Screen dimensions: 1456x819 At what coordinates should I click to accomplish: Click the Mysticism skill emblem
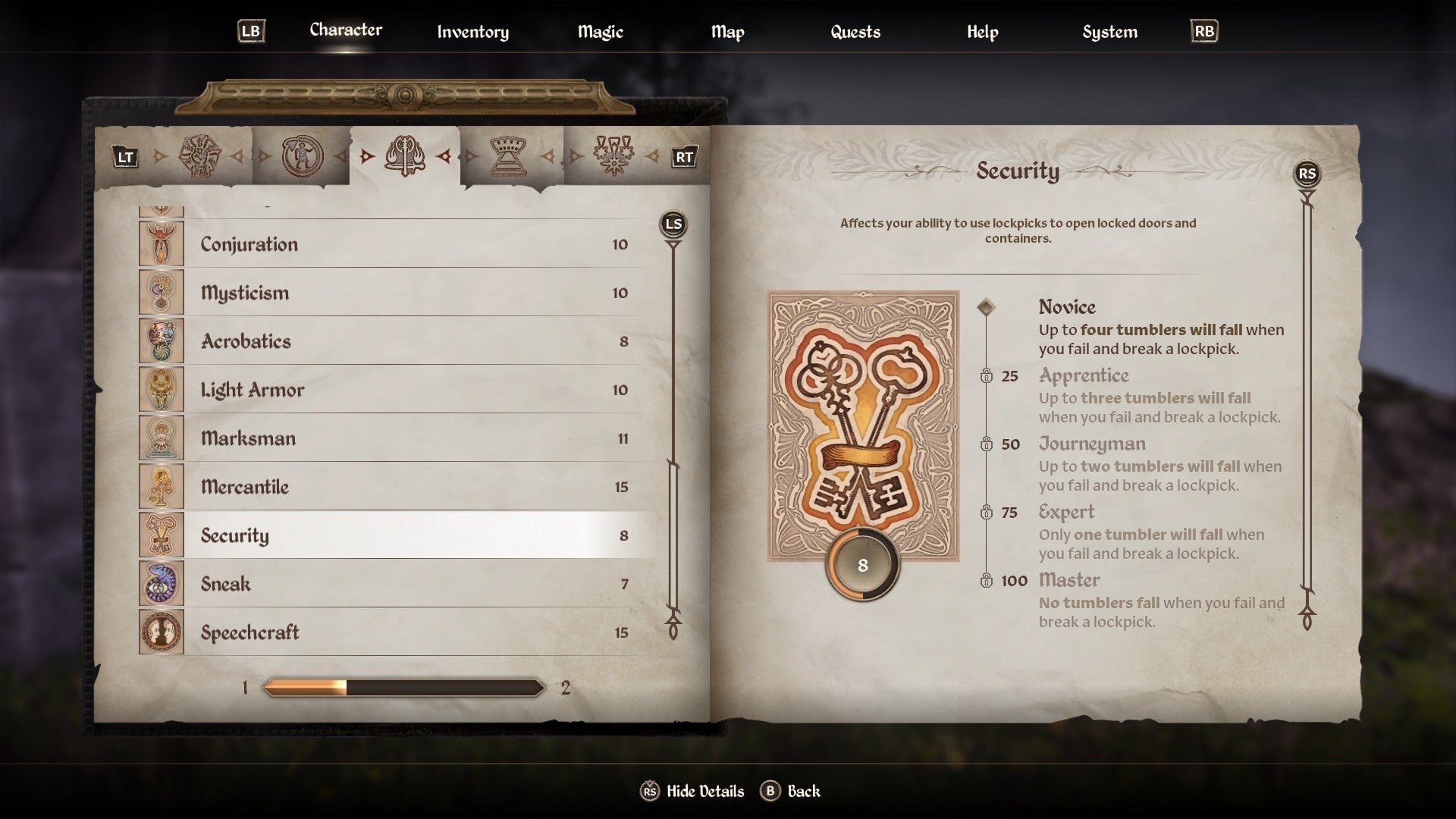(162, 292)
